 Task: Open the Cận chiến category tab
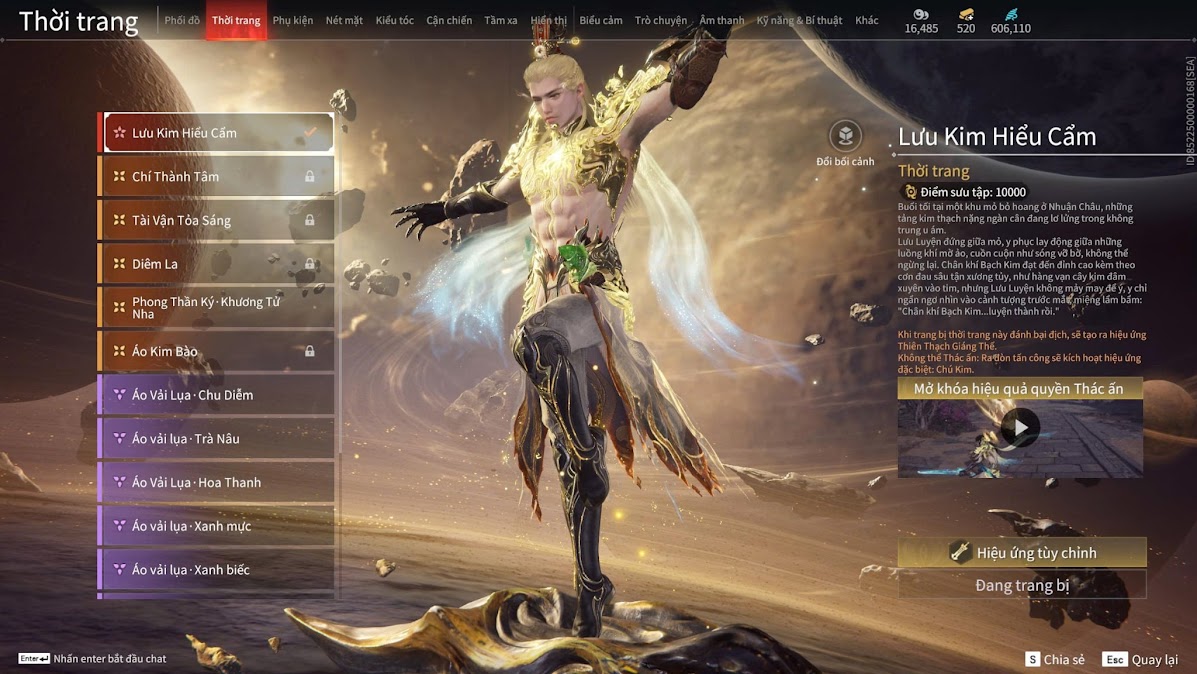[x=449, y=20]
